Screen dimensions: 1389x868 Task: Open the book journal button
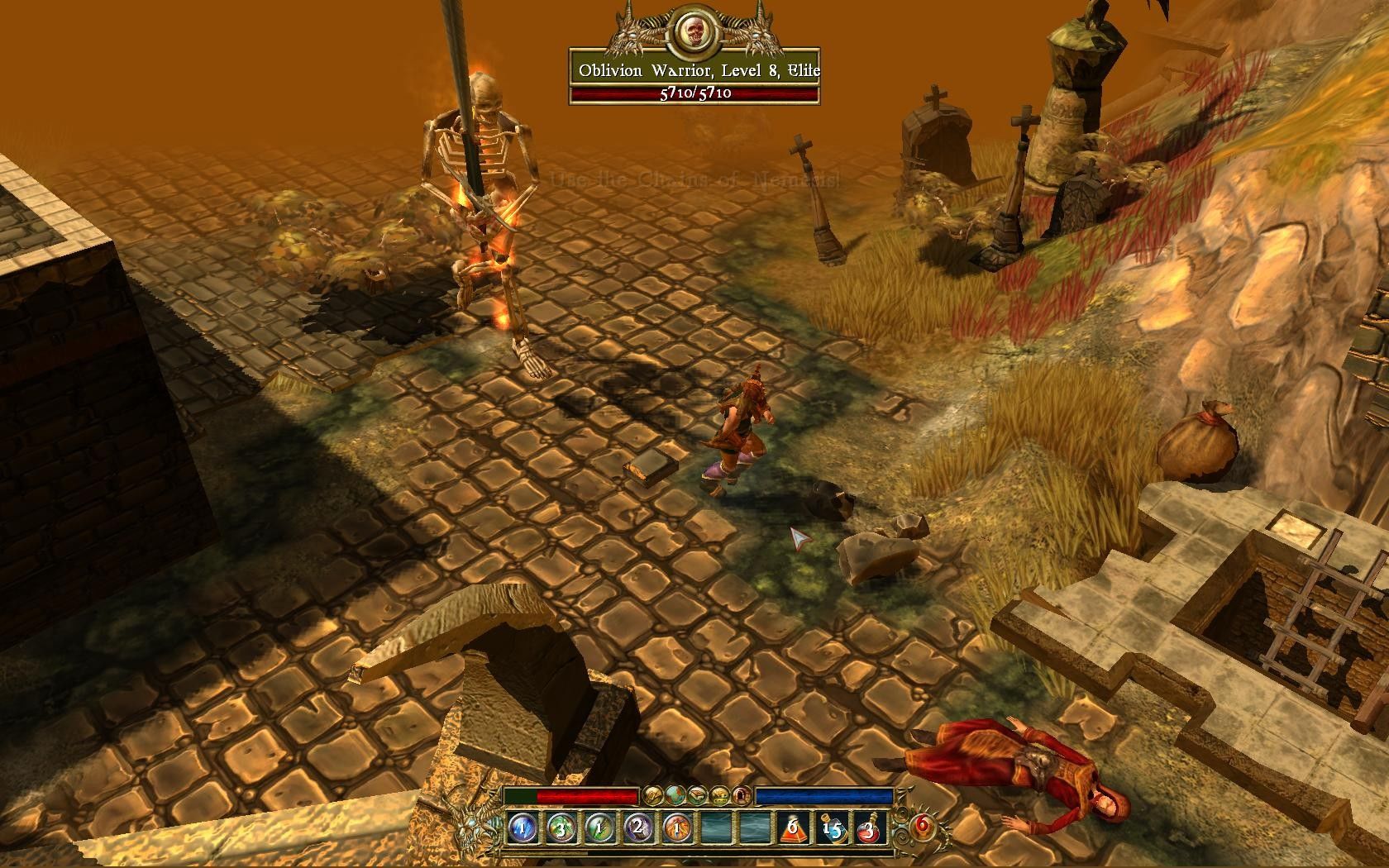coord(699,795)
